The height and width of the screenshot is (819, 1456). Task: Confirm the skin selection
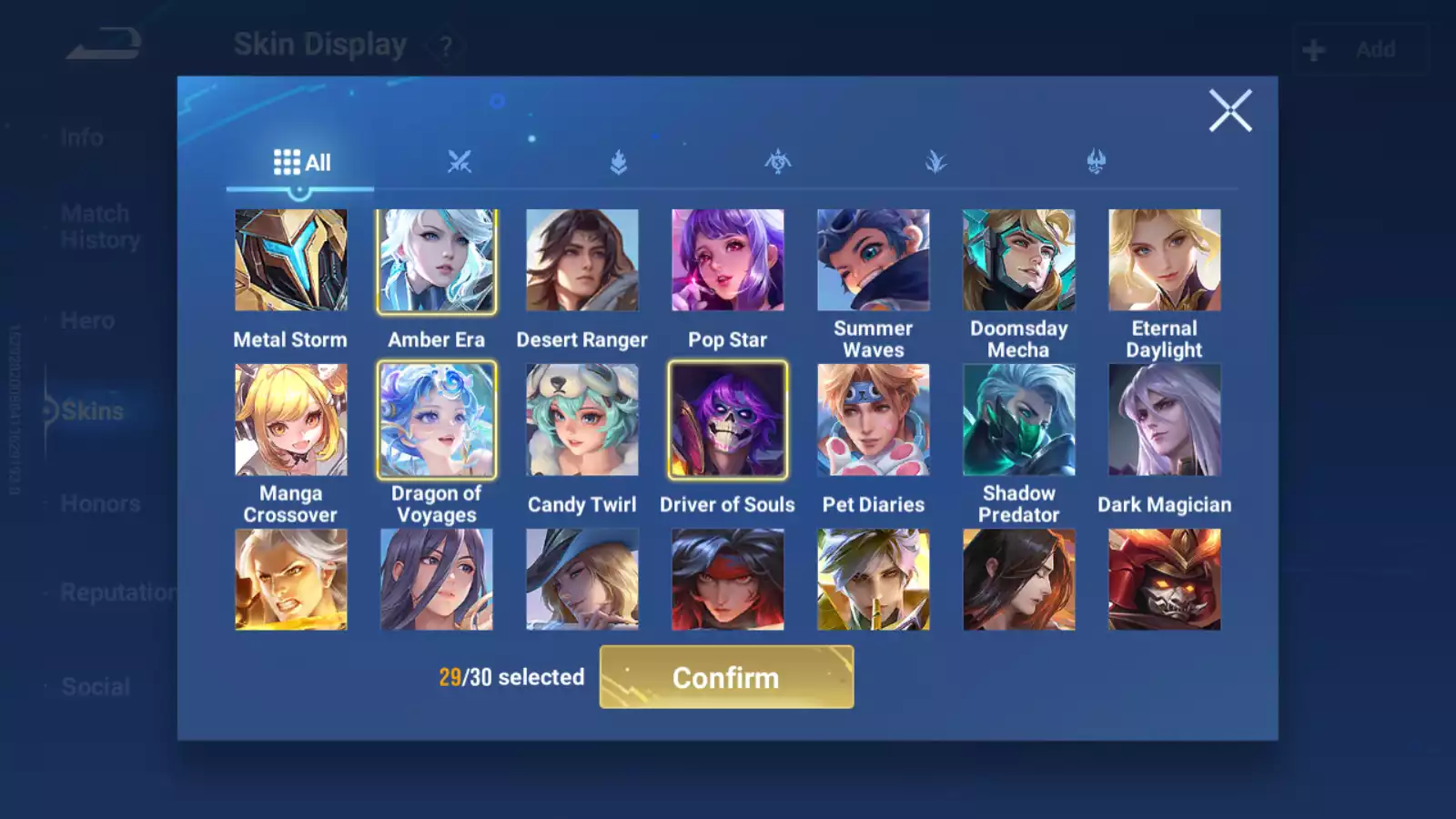[726, 677]
